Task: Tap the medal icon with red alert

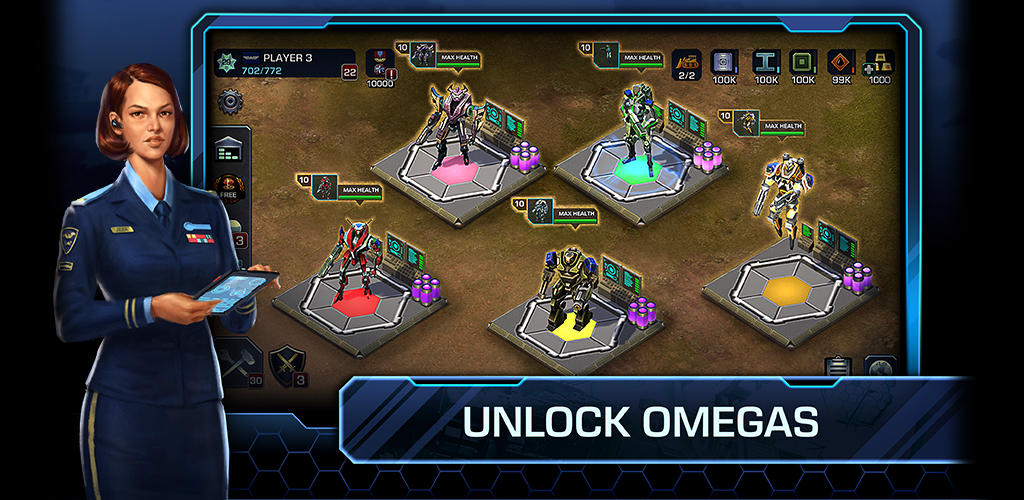Action: tap(380, 63)
